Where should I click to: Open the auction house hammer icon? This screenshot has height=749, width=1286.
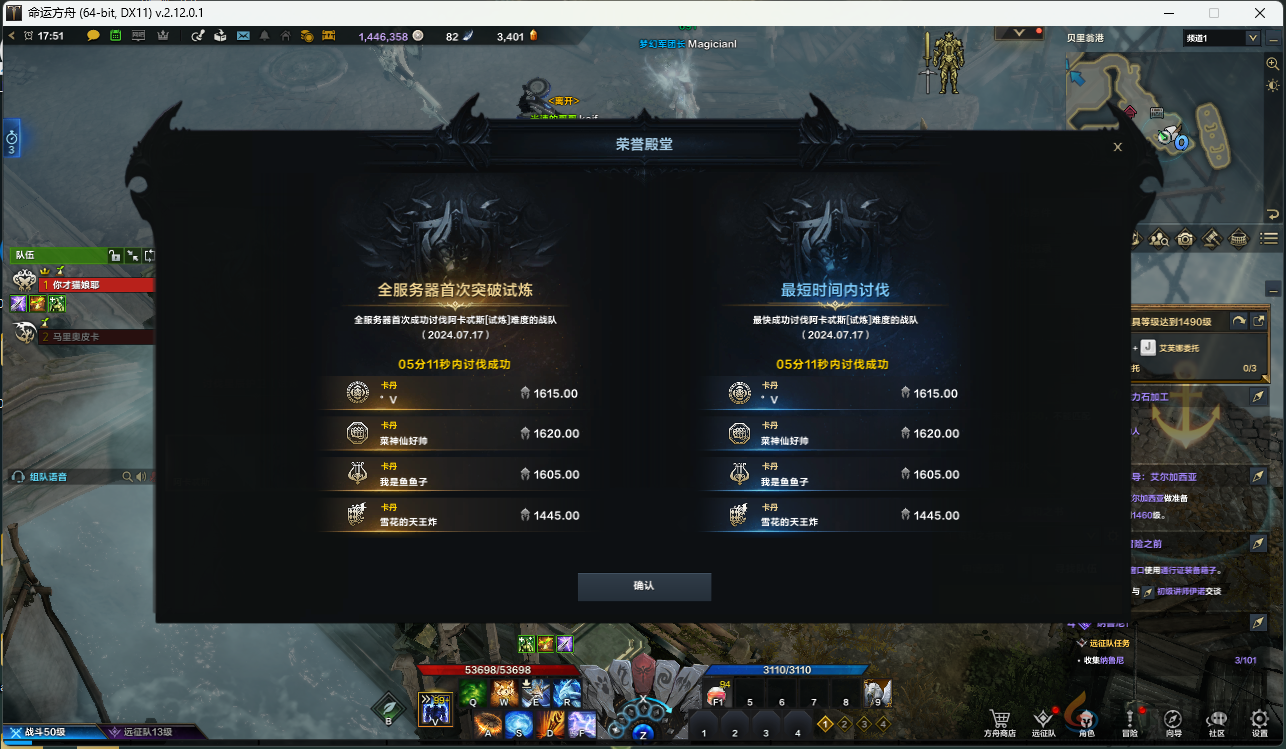[1212, 238]
